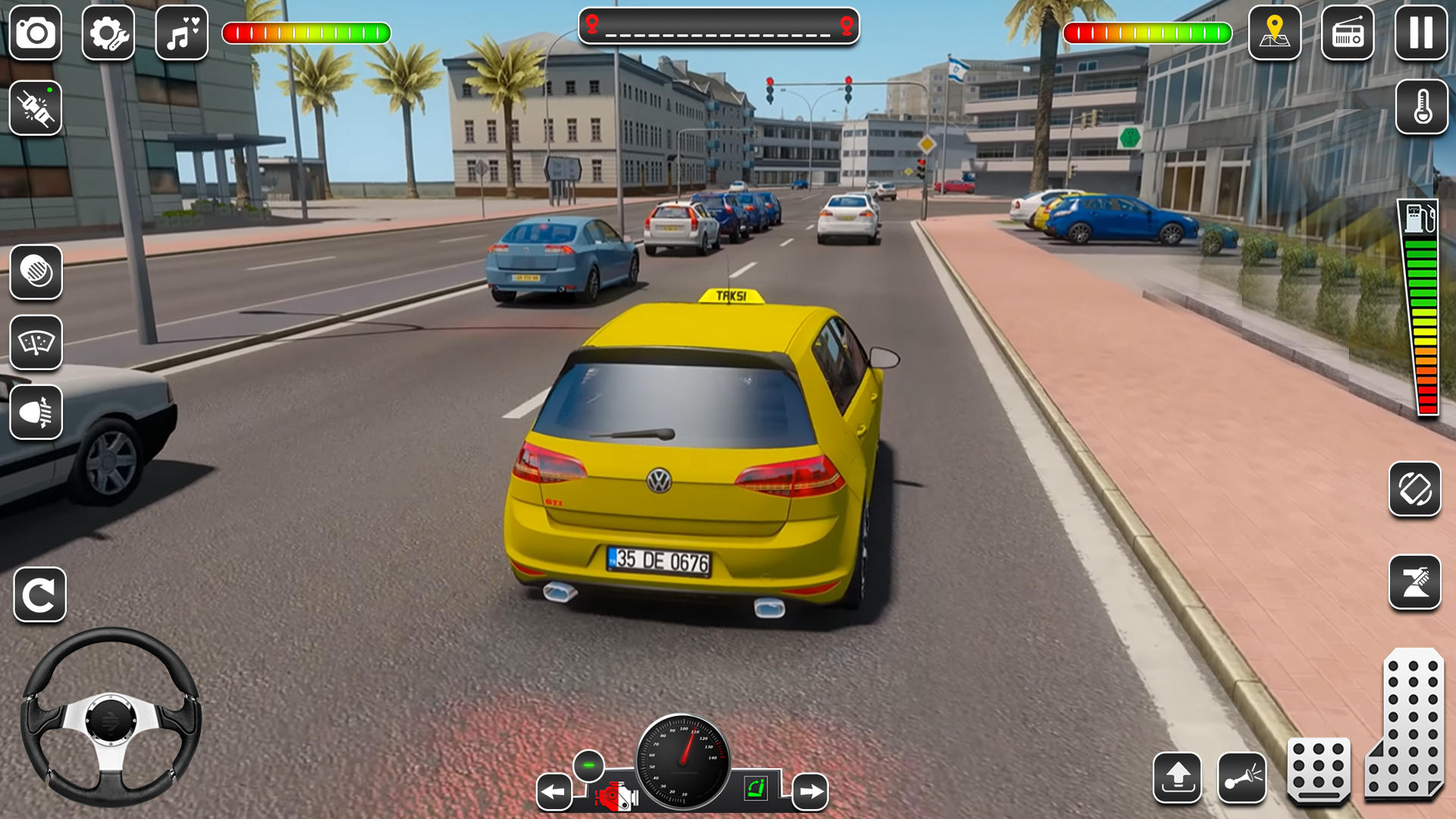Turn on the car radio
This screenshot has width=1456, height=819.
(x=1347, y=33)
